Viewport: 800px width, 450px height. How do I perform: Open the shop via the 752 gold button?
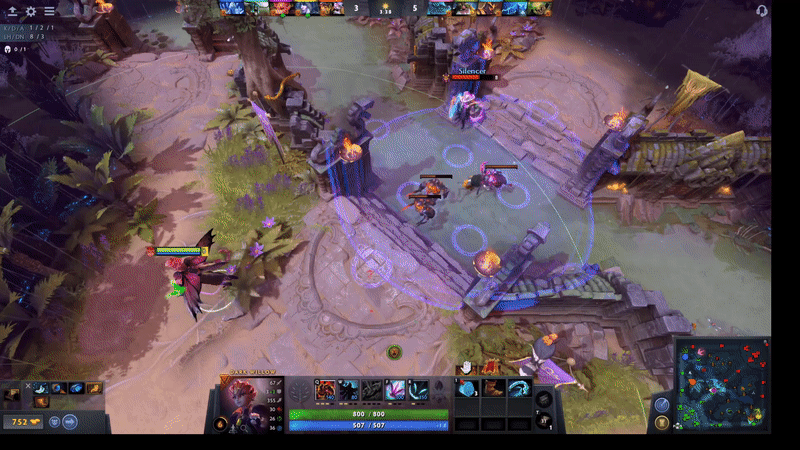pos(22,422)
